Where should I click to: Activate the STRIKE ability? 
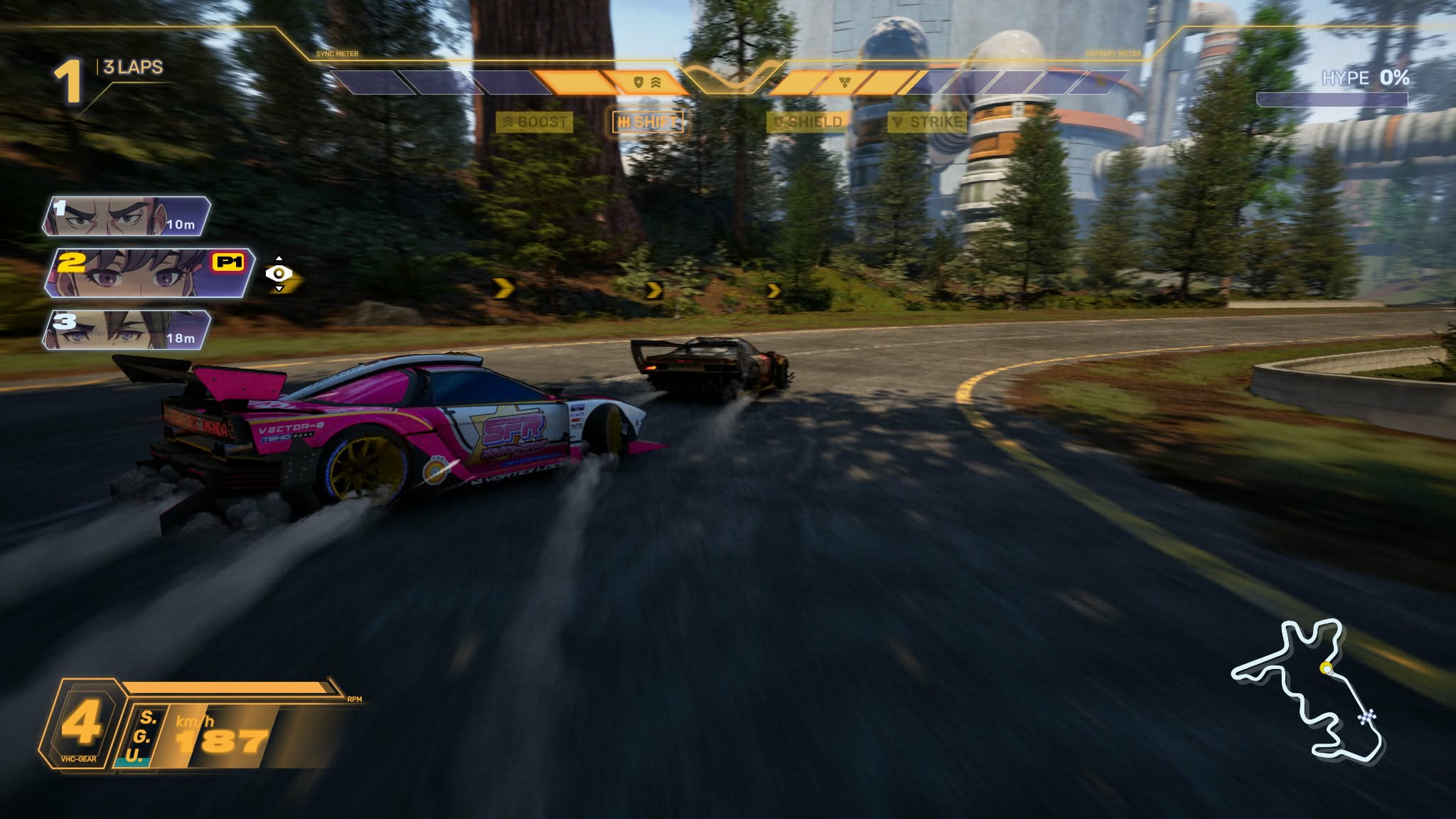point(928,122)
